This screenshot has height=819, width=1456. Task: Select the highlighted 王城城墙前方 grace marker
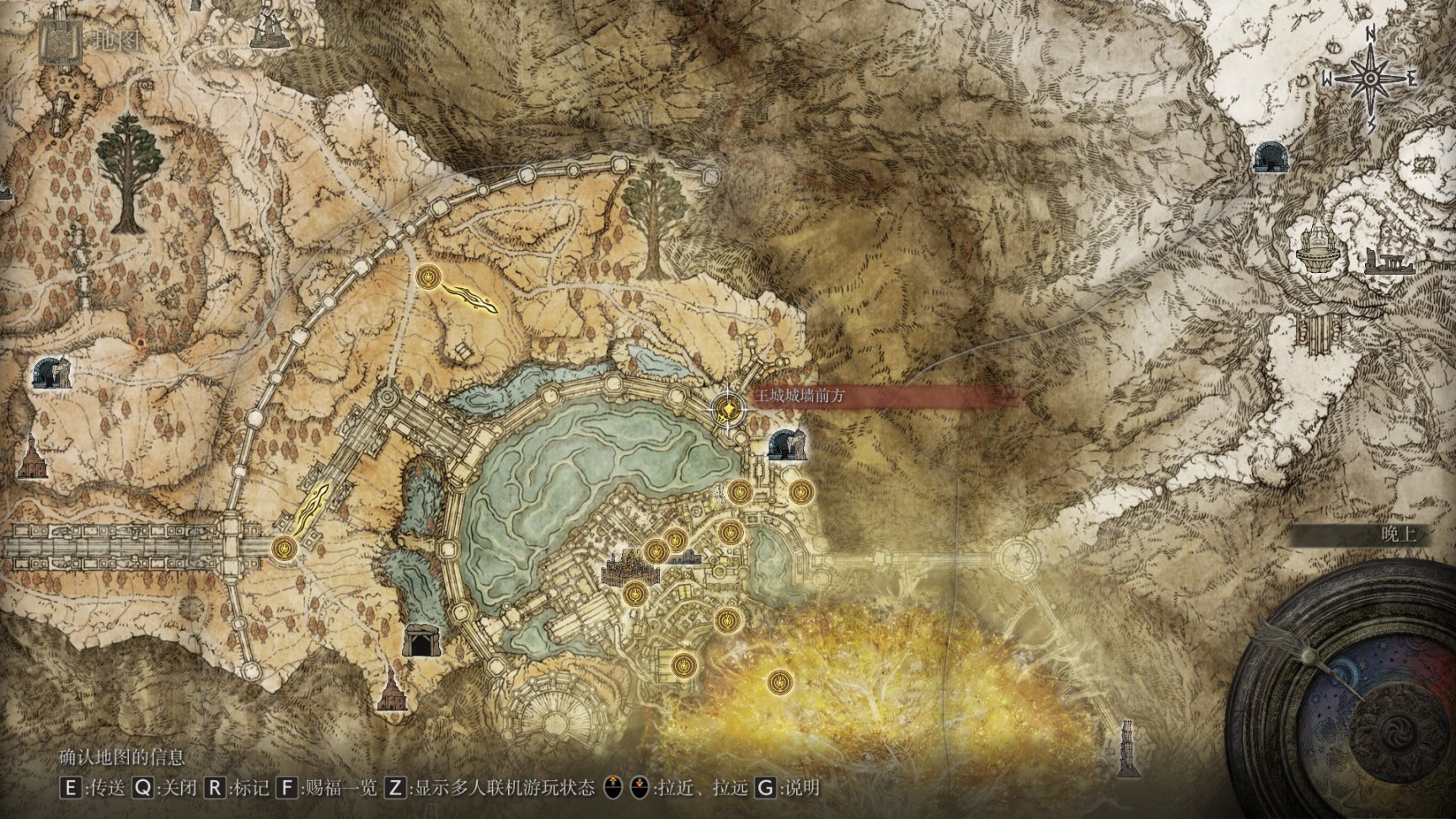(x=726, y=410)
